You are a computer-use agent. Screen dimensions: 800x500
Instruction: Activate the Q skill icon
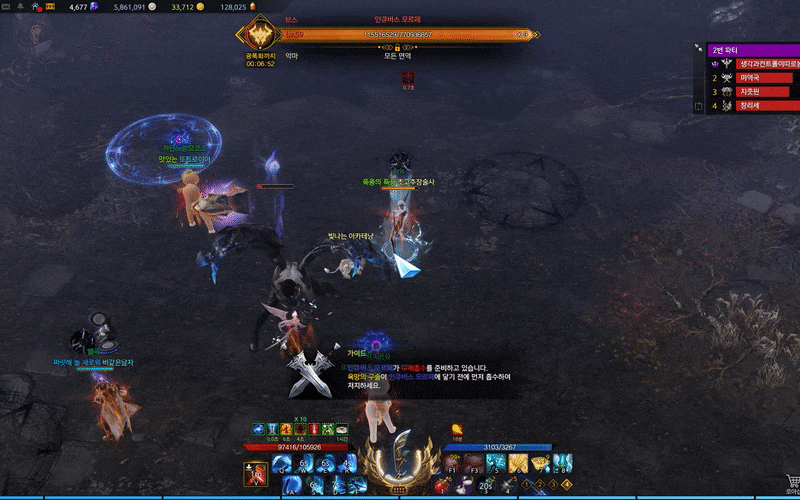point(279,463)
